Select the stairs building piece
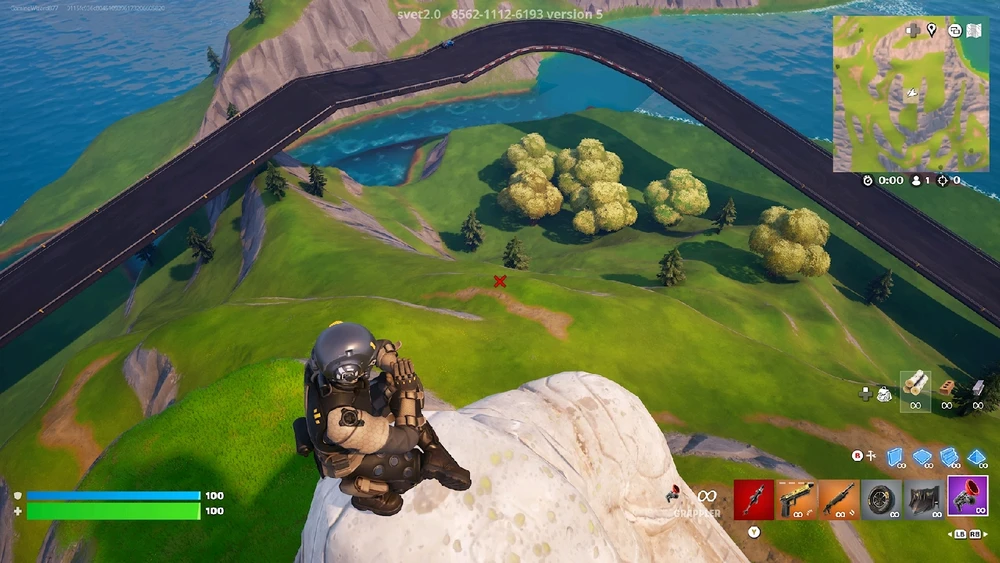The width and height of the screenshot is (1000, 563). point(948,456)
